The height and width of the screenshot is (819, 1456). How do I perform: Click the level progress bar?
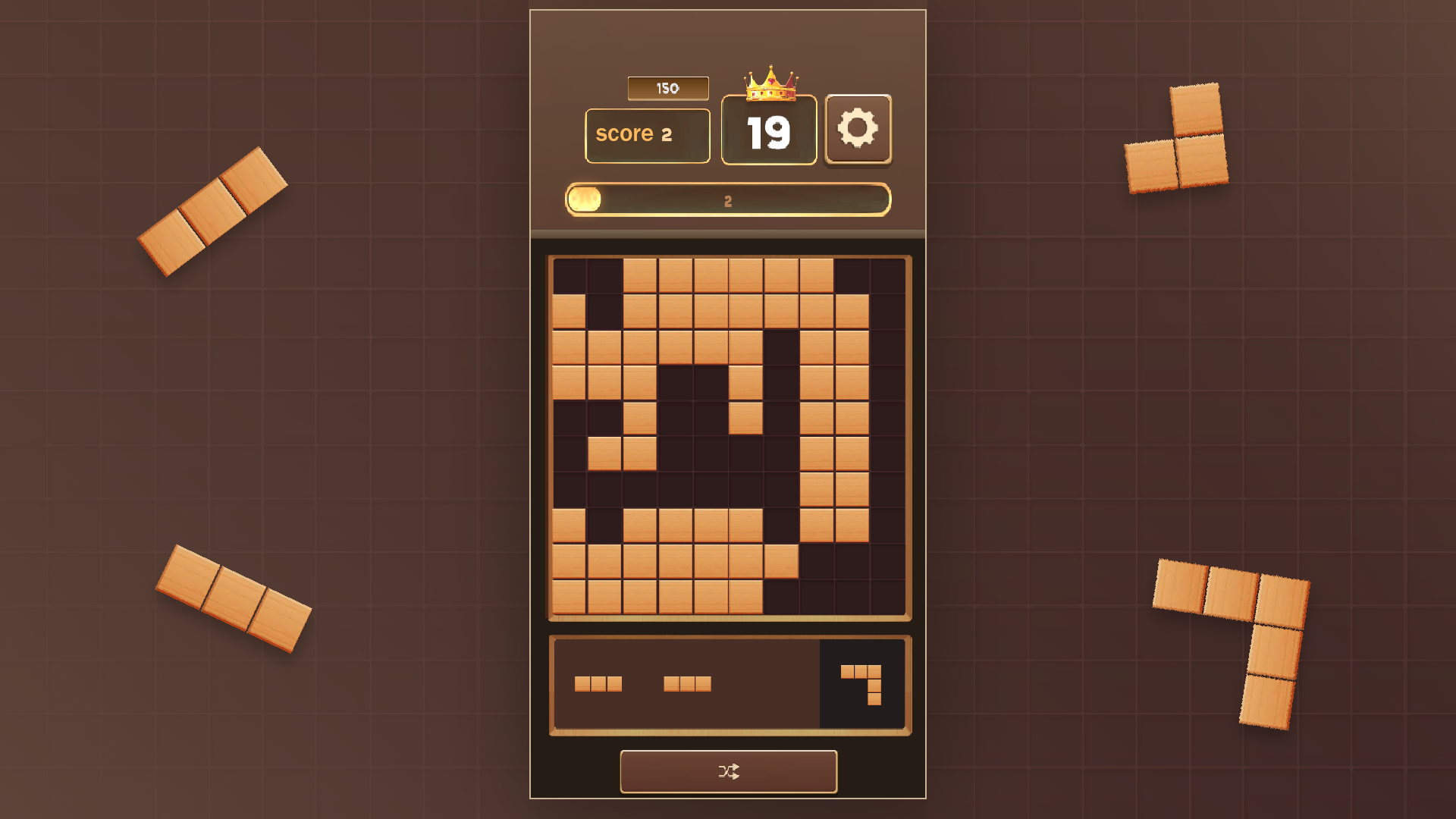click(728, 199)
